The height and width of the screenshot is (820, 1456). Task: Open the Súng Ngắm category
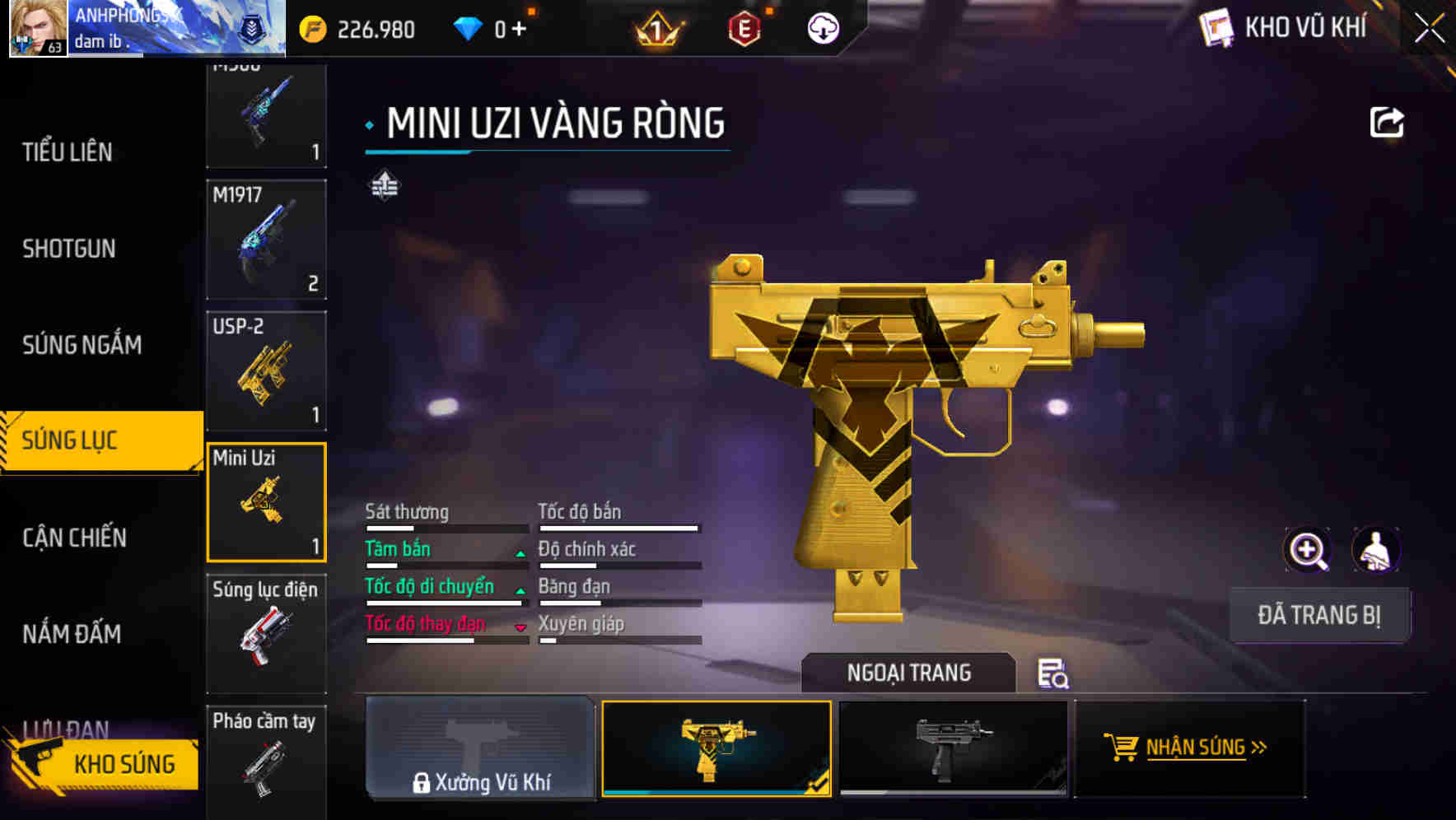pos(82,345)
